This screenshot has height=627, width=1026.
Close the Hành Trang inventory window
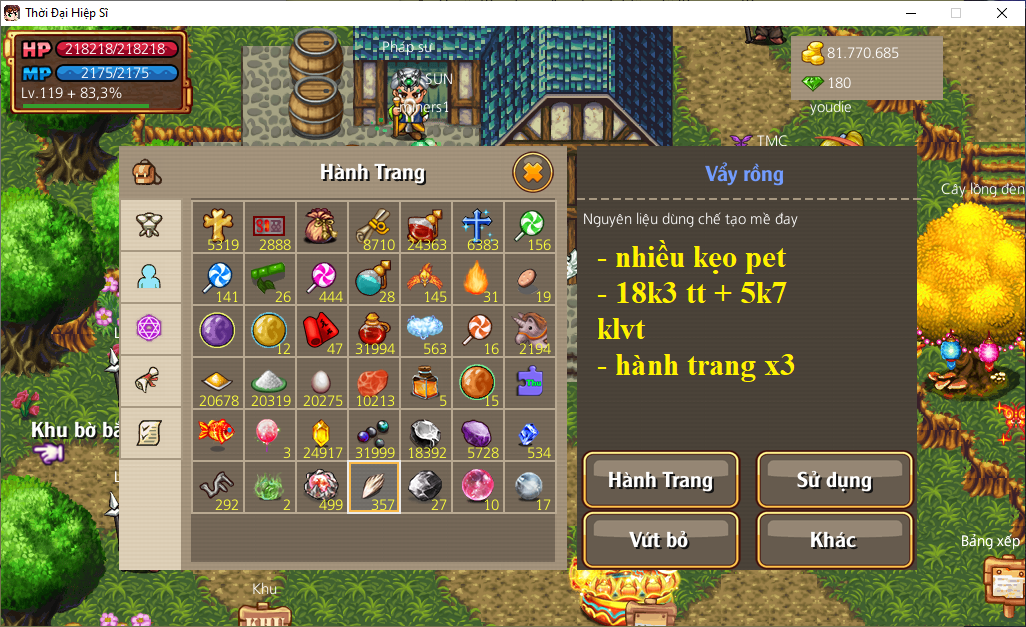532,173
